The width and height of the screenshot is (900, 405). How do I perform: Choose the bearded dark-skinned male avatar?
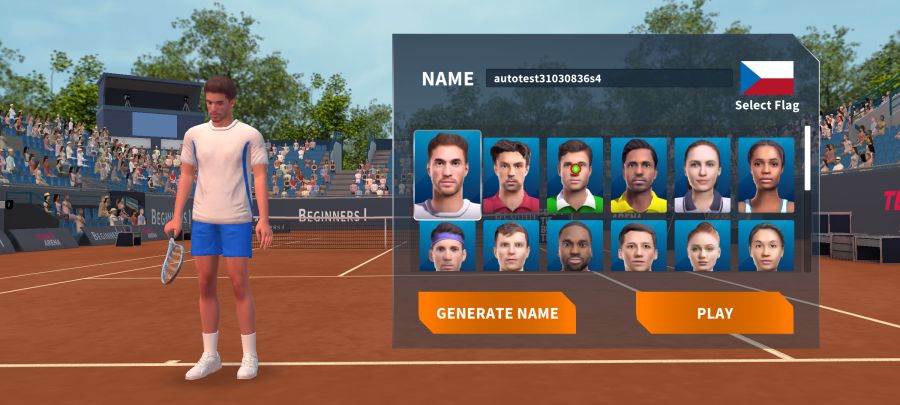575,246
